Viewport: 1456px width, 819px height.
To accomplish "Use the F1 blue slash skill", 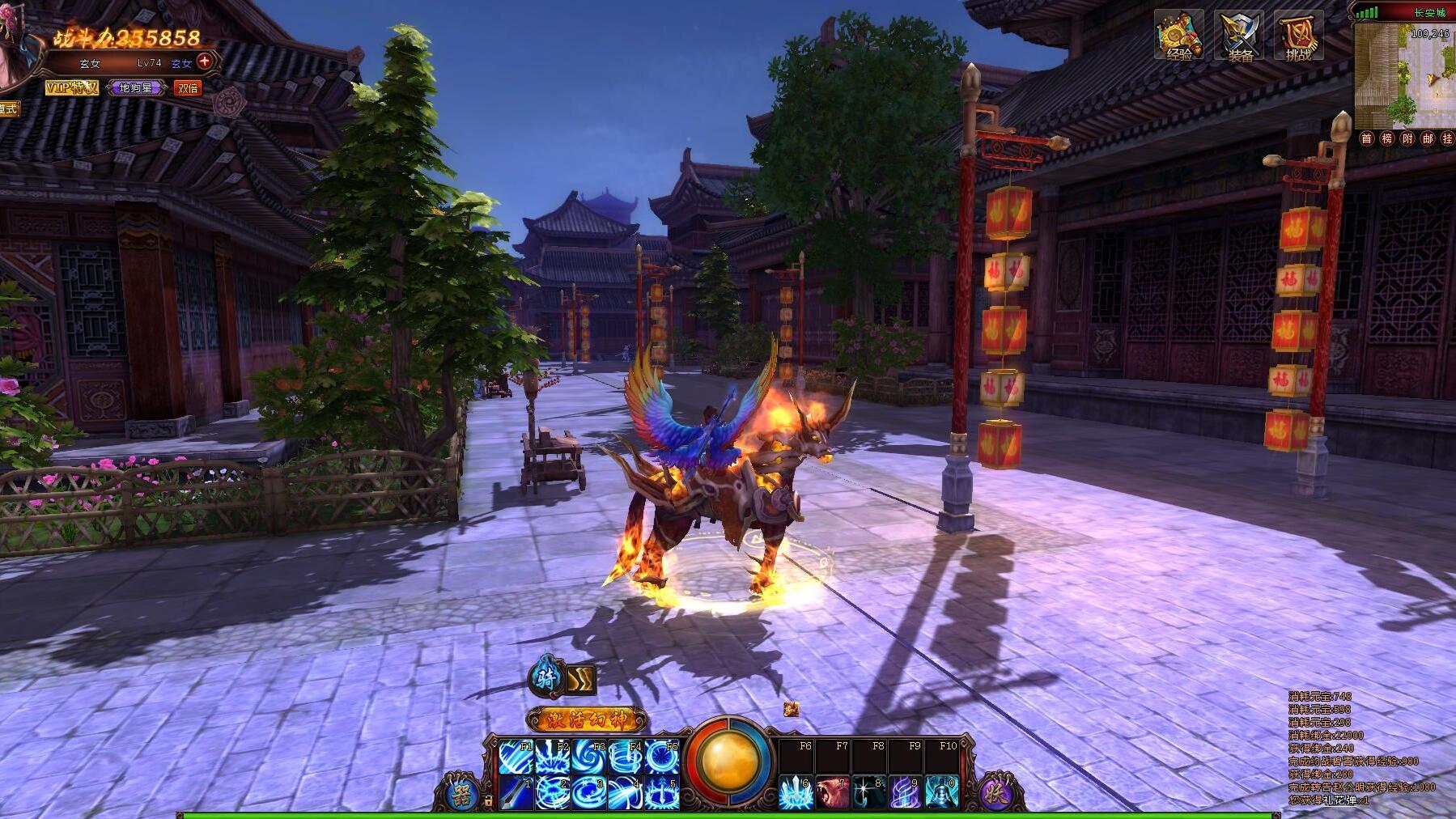I will pos(516,756).
